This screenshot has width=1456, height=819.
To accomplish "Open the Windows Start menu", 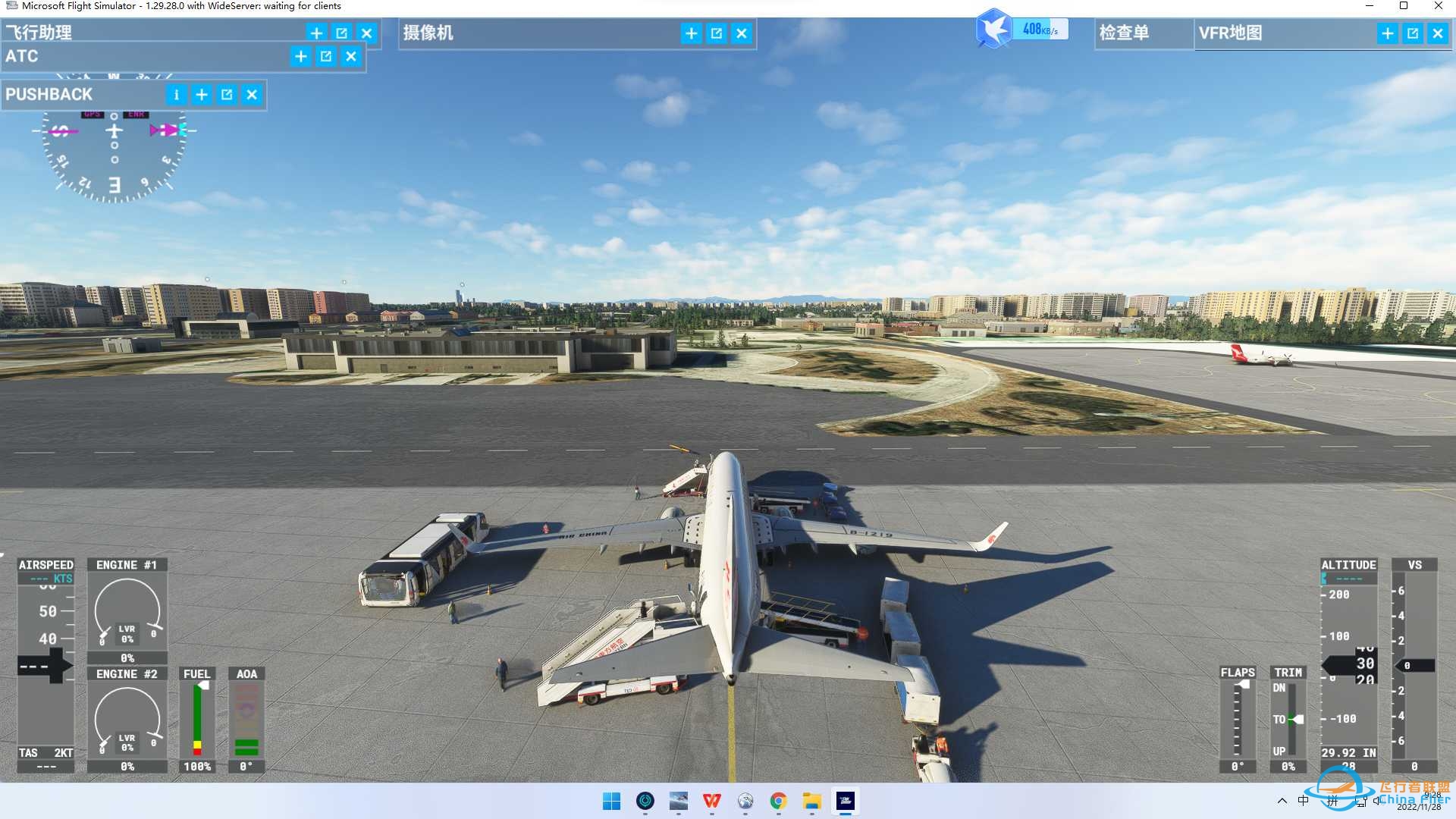I will [x=611, y=801].
